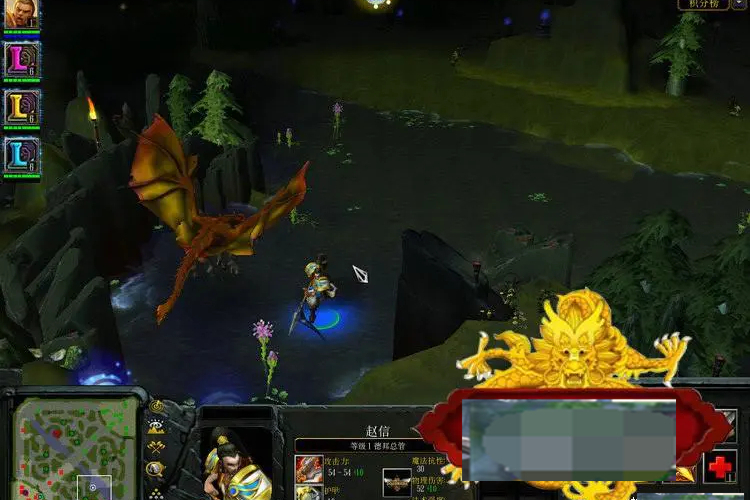Select the blue L hero icon
Screen dimensions: 750x500
point(21,154)
